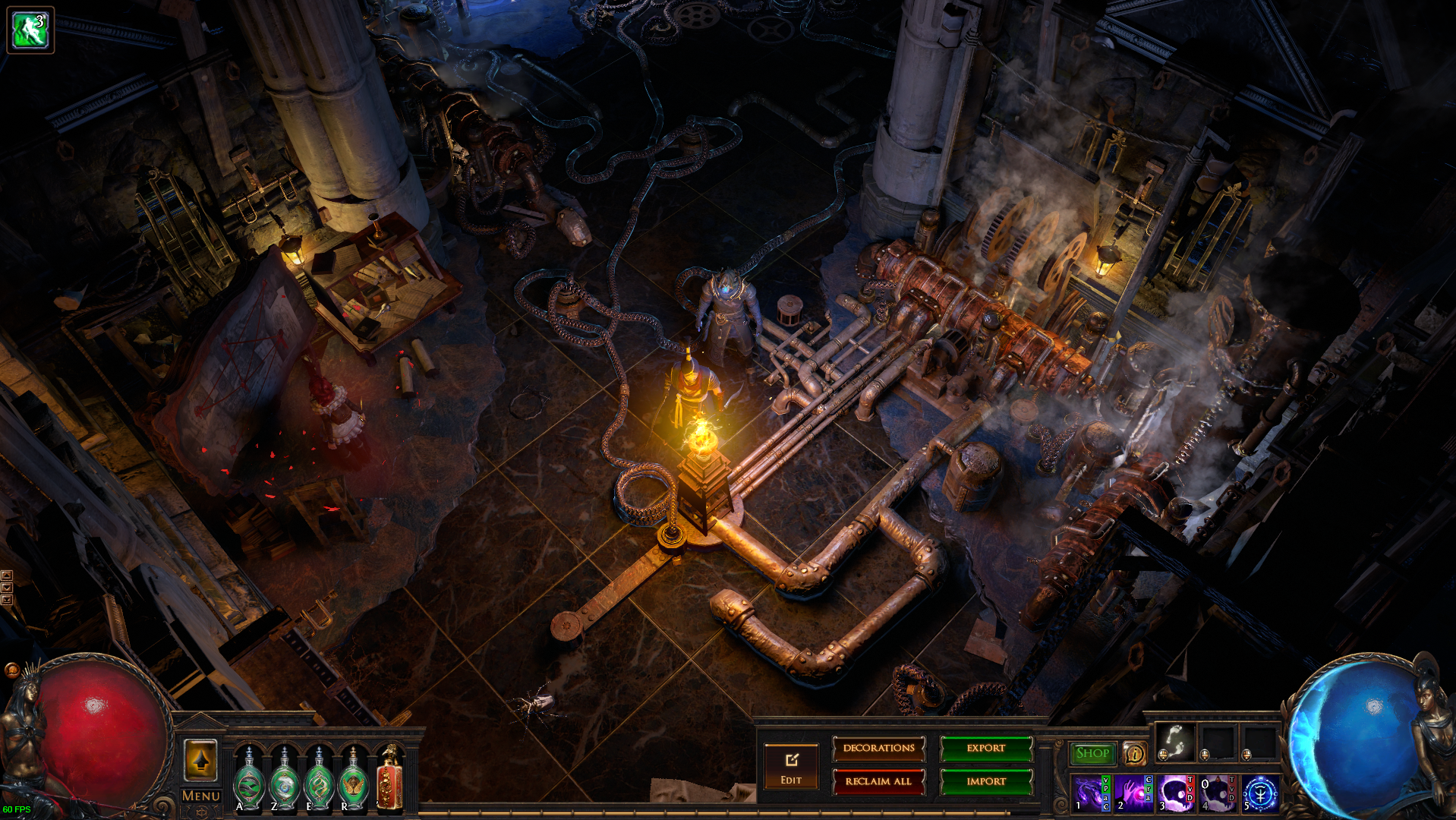Open the green Shop button
Screen dimensions: 1456x820
[x=1092, y=753]
